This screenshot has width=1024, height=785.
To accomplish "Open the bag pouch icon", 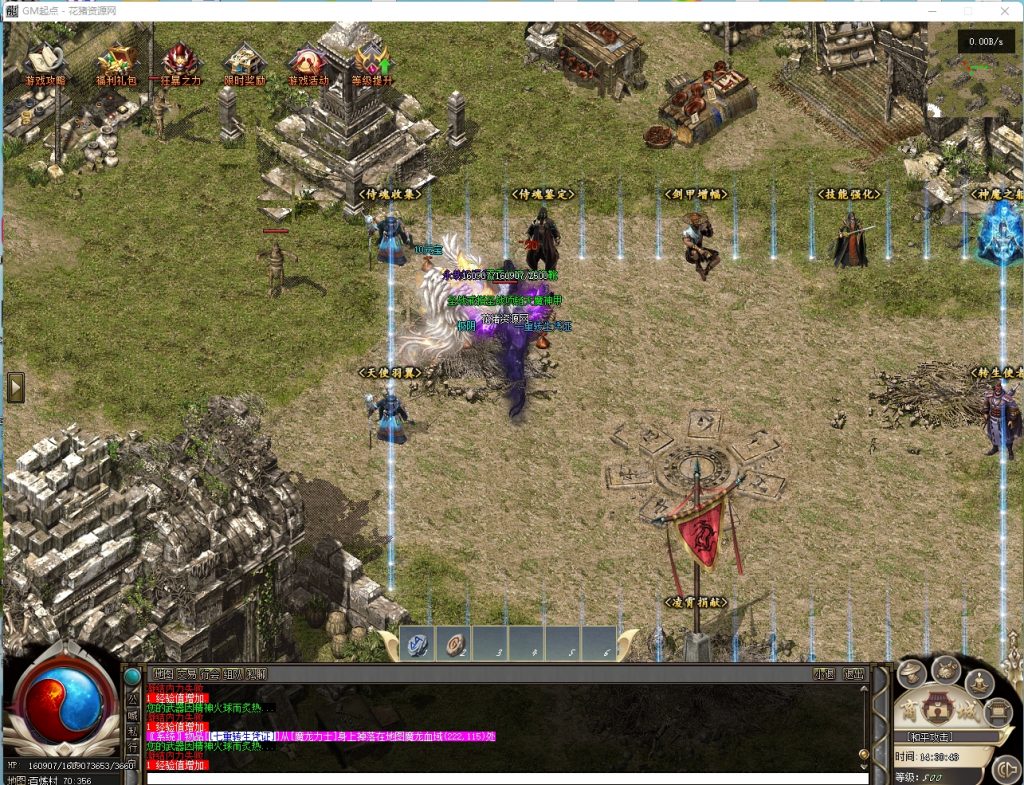I will (x=946, y=668).
